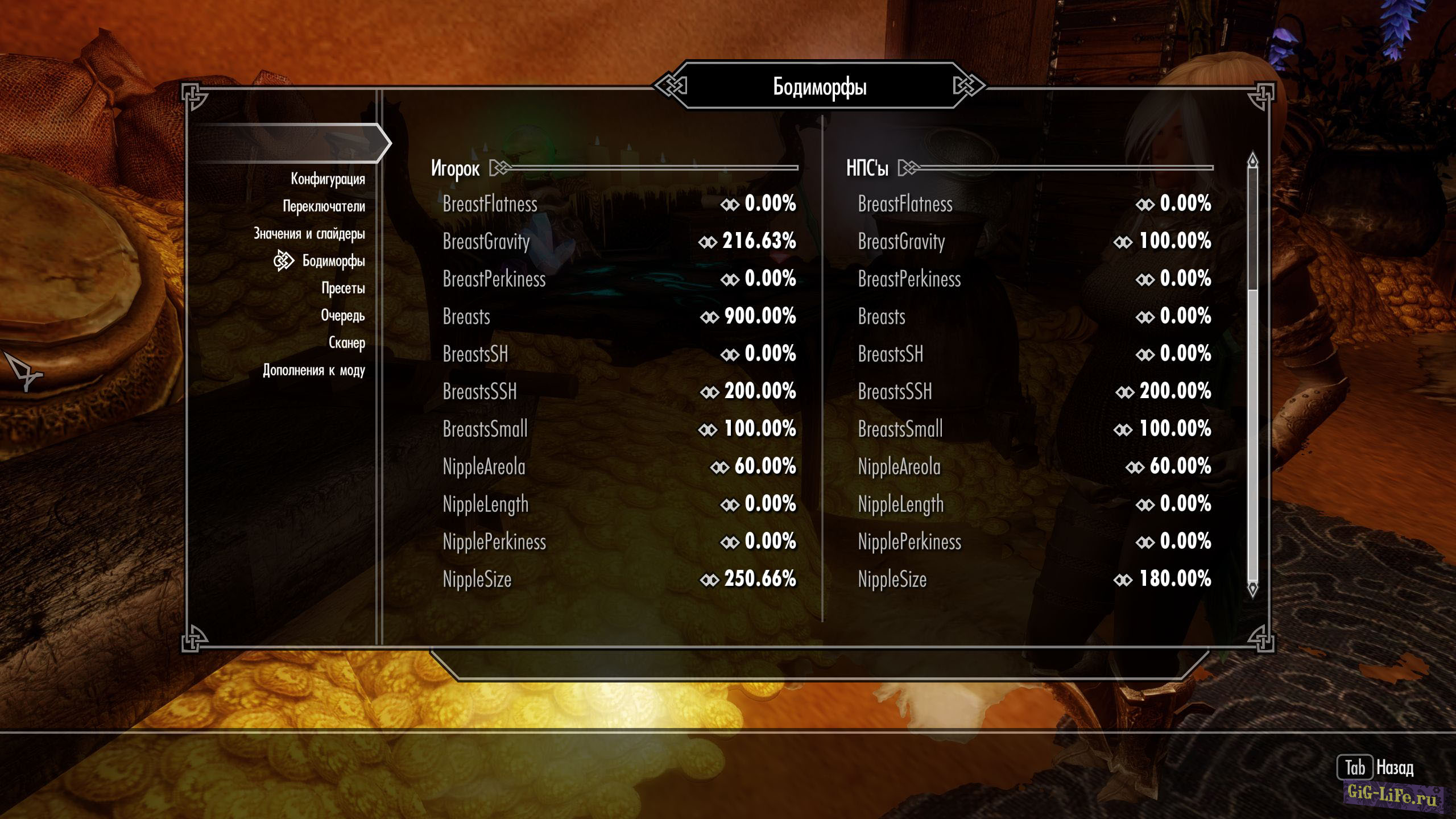Open Значения и слайдеры section
1456x819 pixels.
pos(309,234)
